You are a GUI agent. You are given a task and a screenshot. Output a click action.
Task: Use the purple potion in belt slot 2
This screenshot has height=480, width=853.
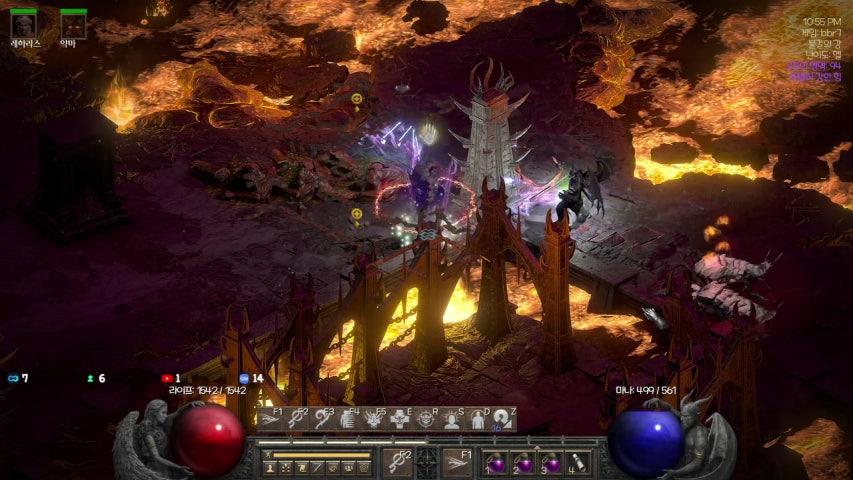click(524, 463)
